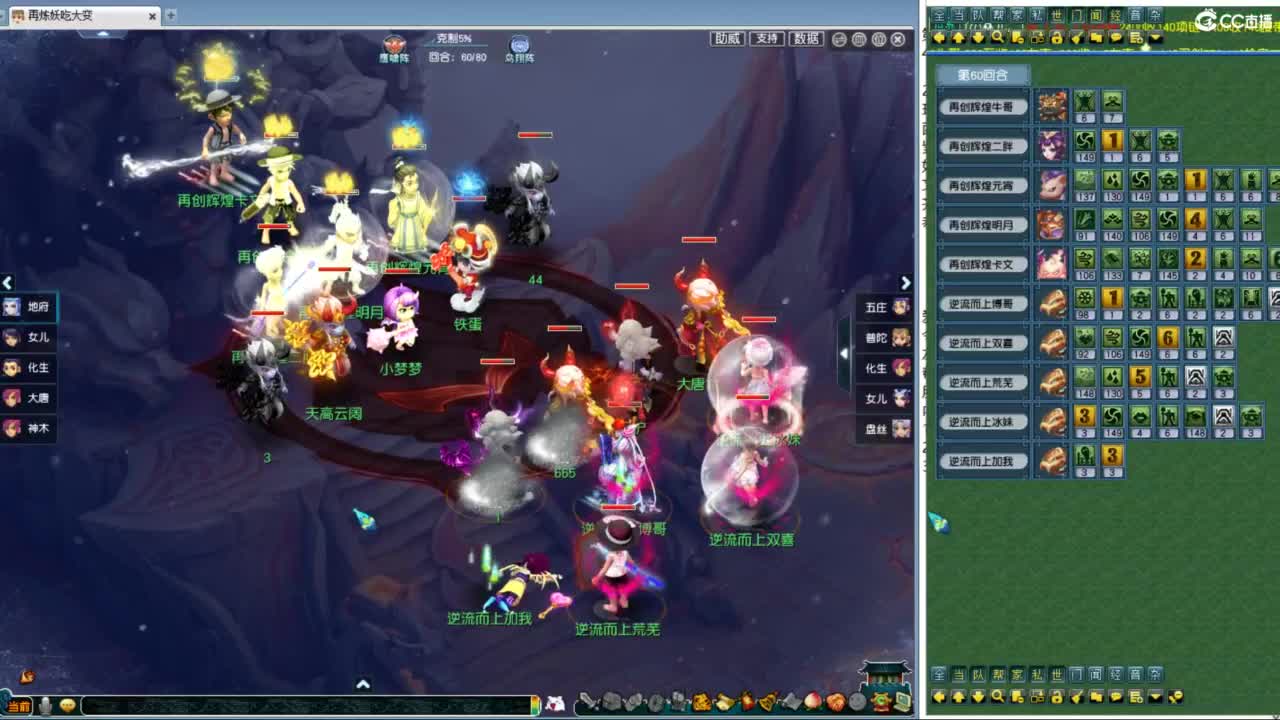
Task: Click the 数据 button at the top
Action: tap(806, 40)
